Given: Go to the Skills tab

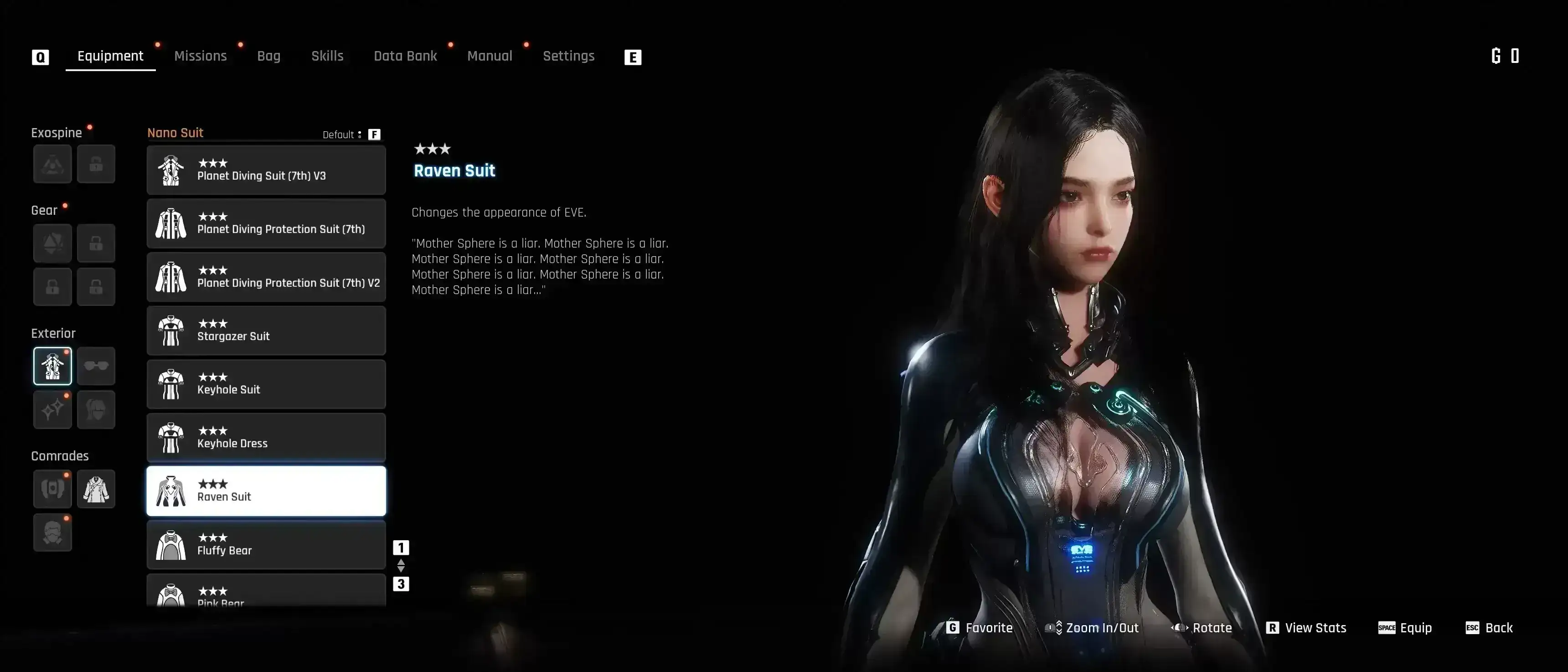Looking at the screenshot, I should (x=327, y=56).
